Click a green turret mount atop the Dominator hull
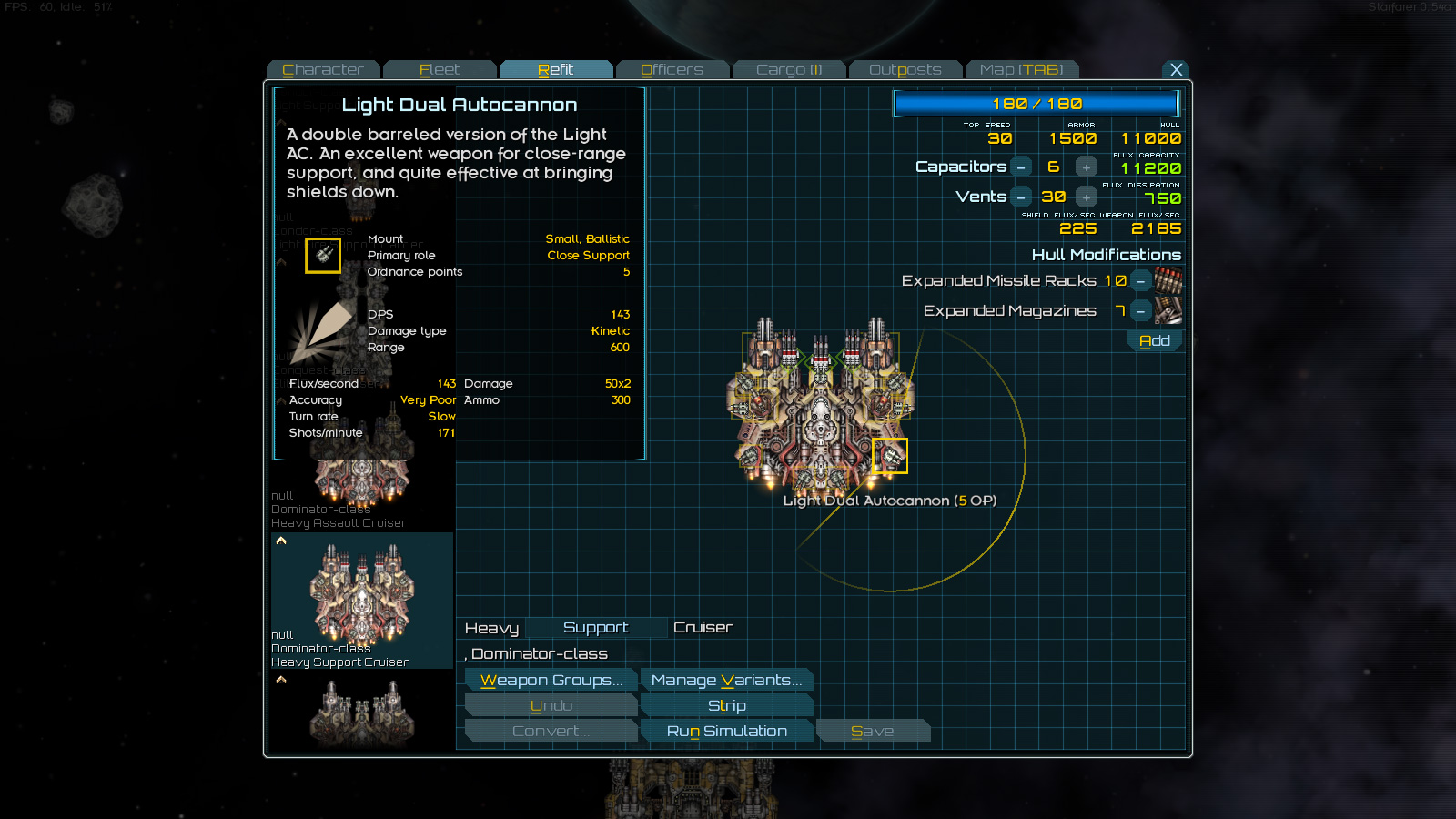This screenshot has height=819, width=1456. [819, 362]
